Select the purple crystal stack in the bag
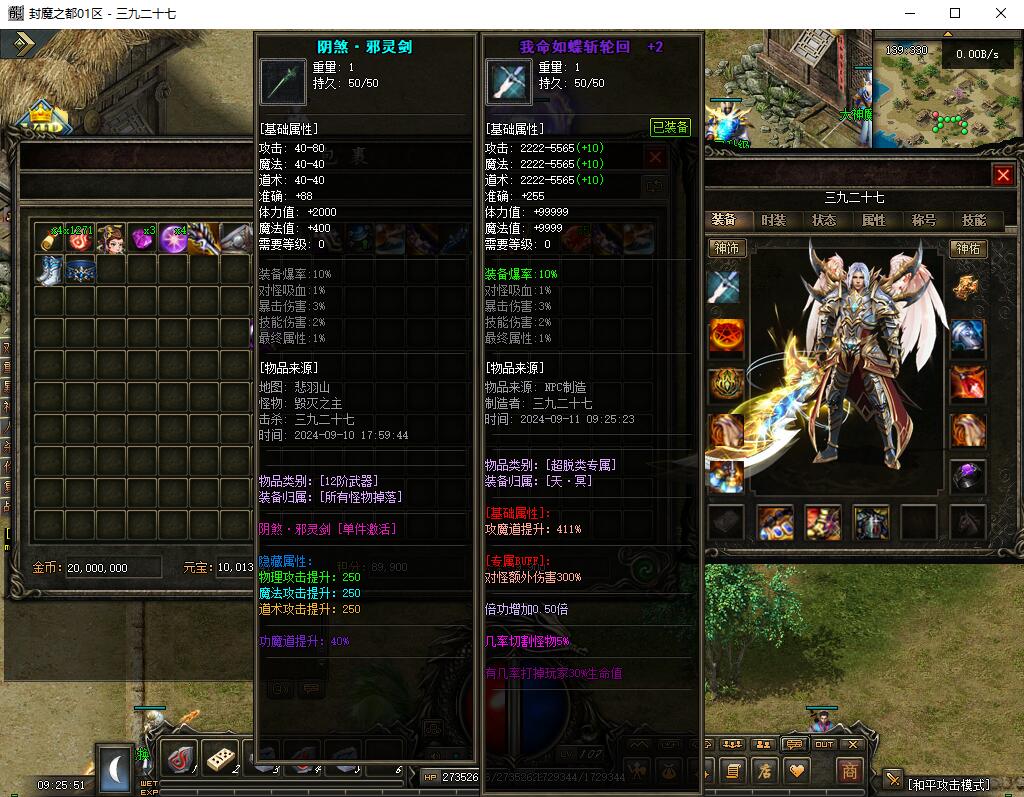This screenshot has height=797, width=1024. point(142,239)
